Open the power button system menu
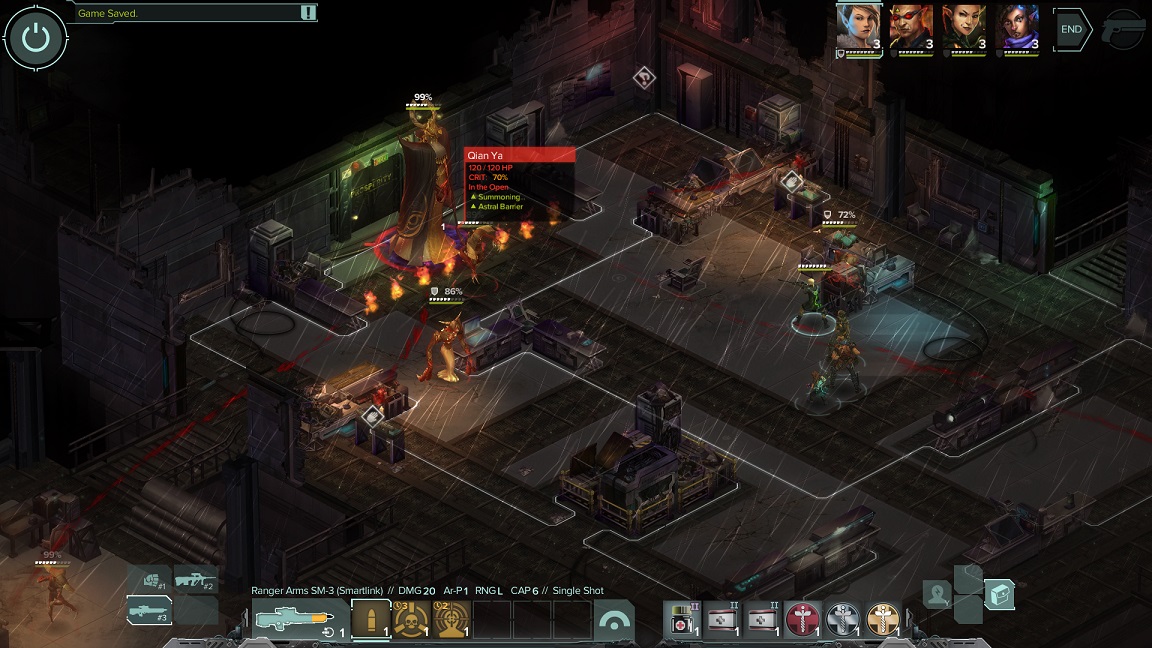This screenshot has height=648, width=1152. click(36, 38)
